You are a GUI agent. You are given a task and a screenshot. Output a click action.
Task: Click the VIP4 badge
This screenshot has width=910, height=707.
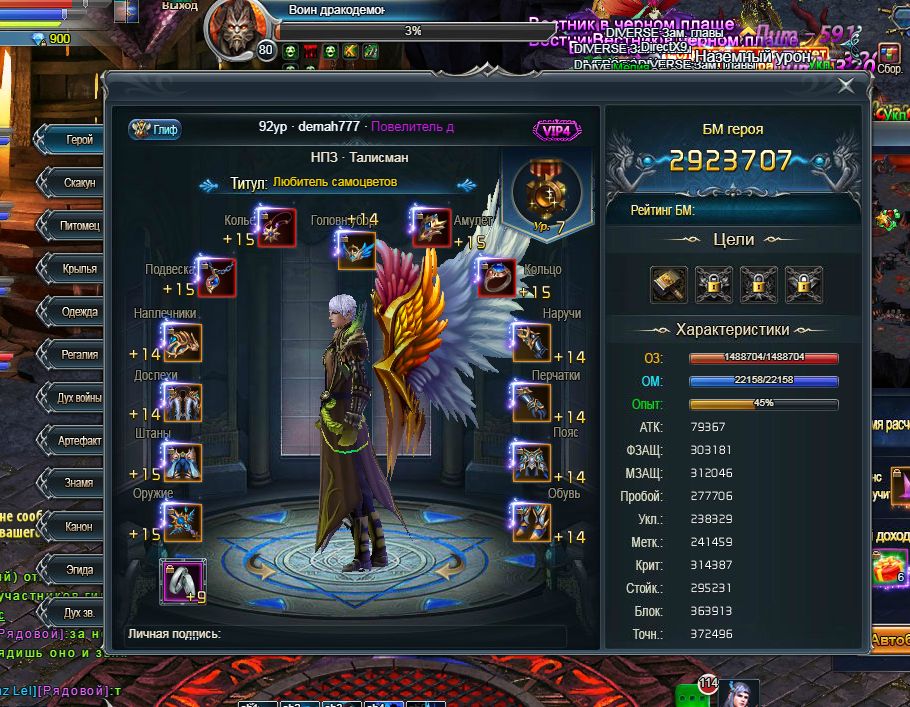[x=558, y=130]
